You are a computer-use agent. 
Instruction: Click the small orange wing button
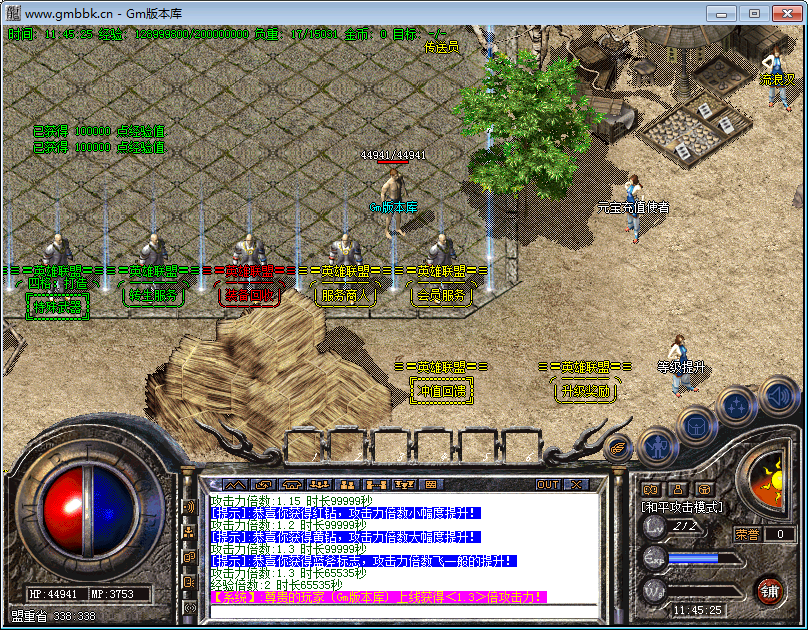pos(616,447)
